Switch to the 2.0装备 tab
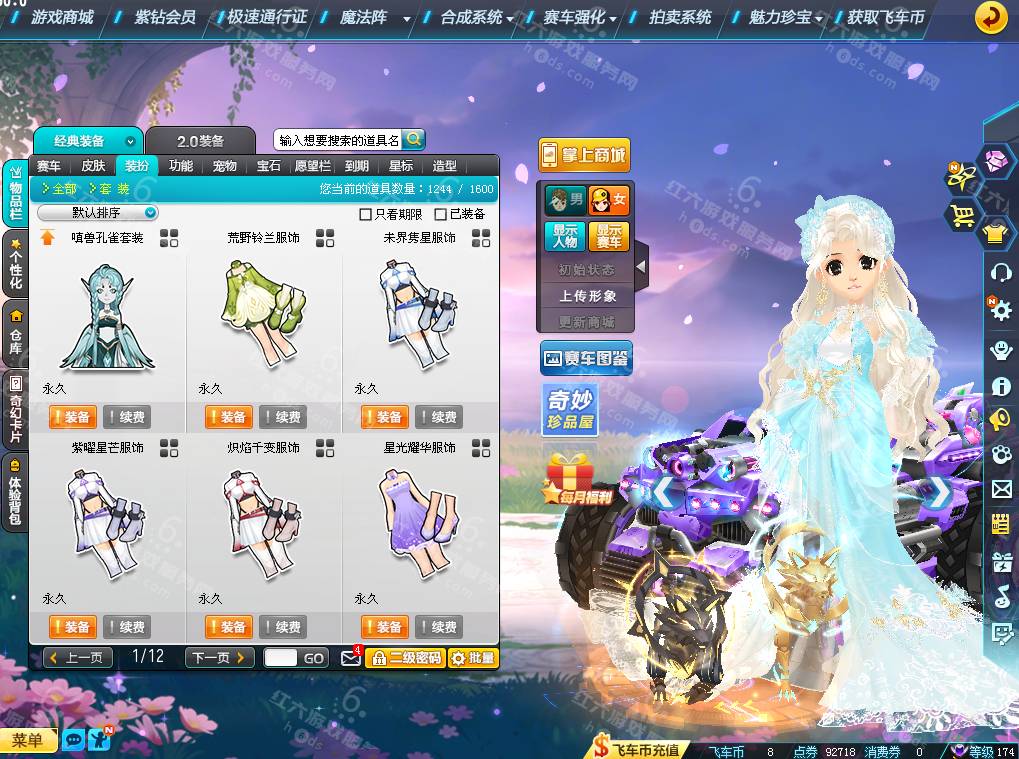 [200, 141]
